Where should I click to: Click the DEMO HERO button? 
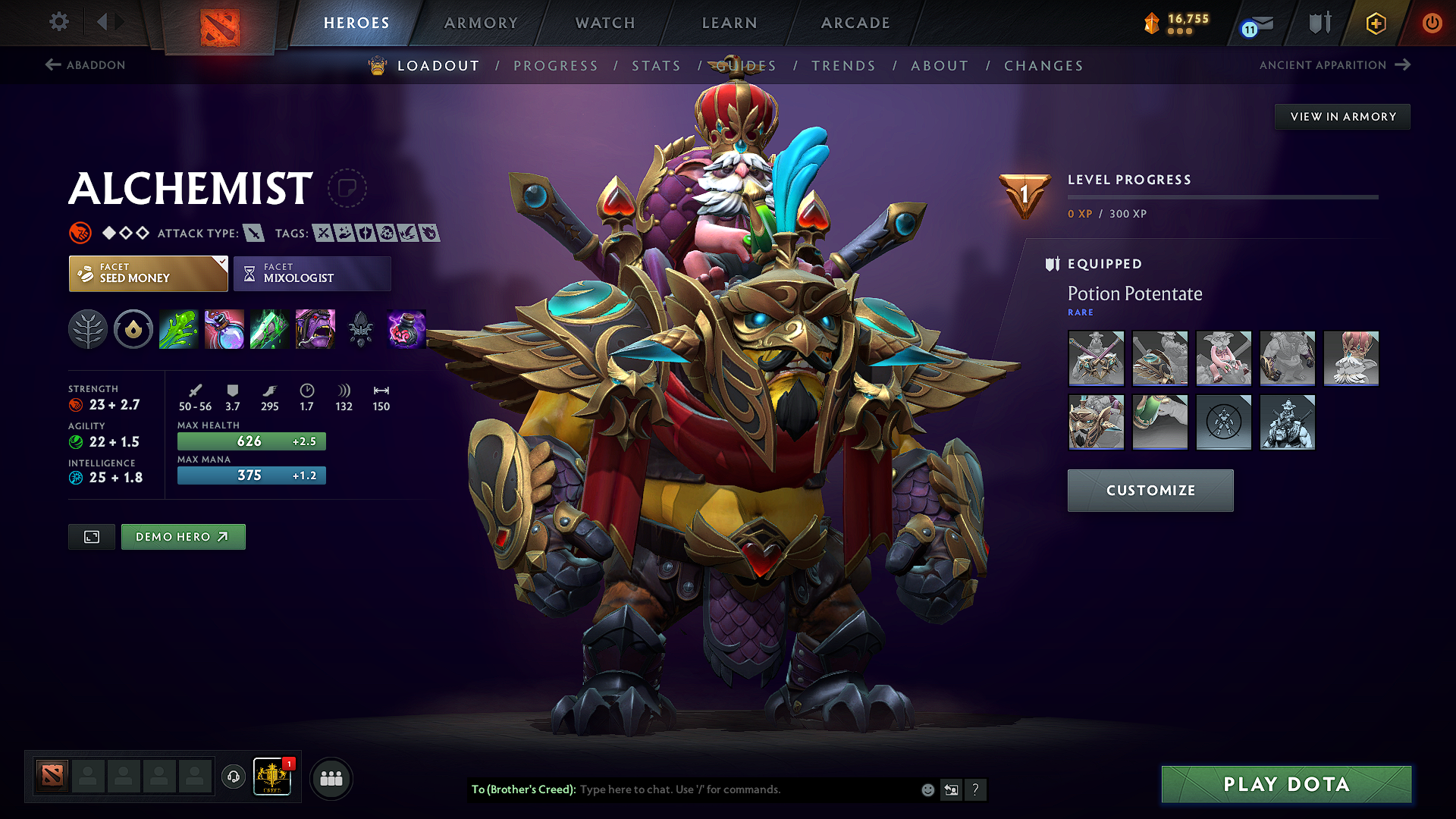pyautogui.click(x=183, y=536)
